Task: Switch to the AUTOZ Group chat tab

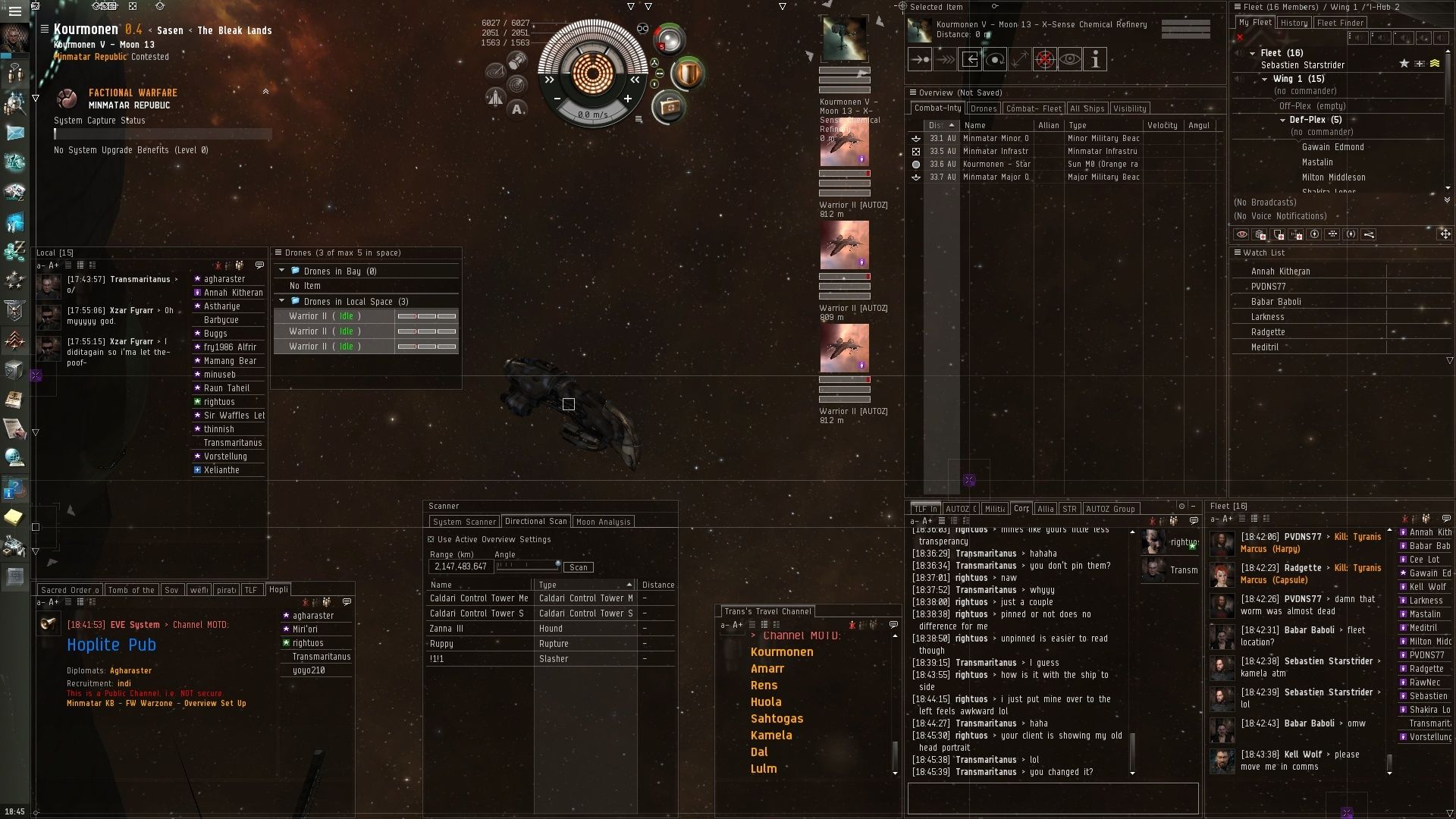Action: (x=1109, y=509)
